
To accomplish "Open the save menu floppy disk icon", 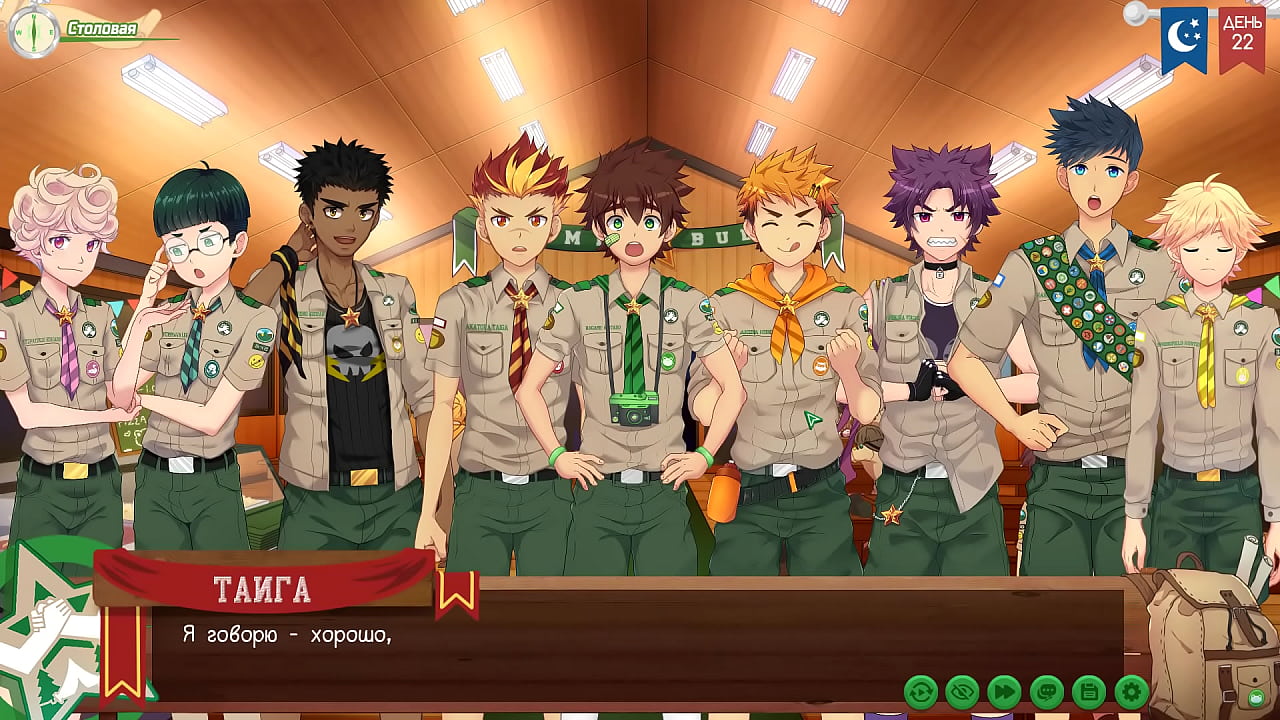I will click(1089, 691).
